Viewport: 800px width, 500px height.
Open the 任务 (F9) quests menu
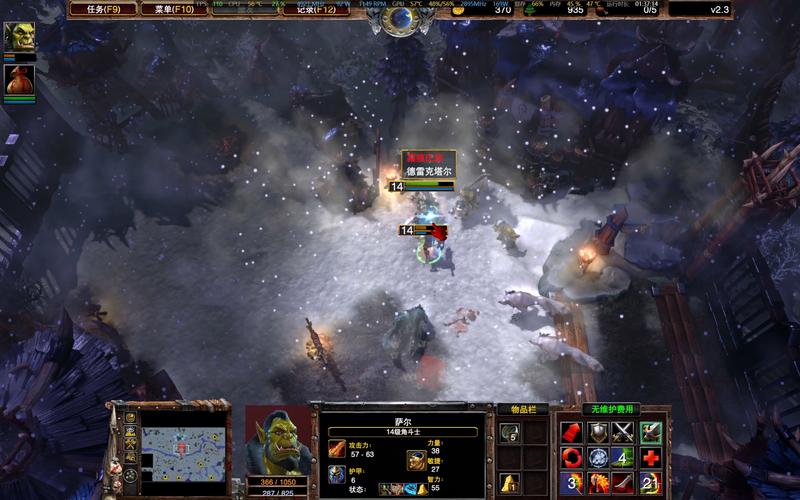point(102,10)
